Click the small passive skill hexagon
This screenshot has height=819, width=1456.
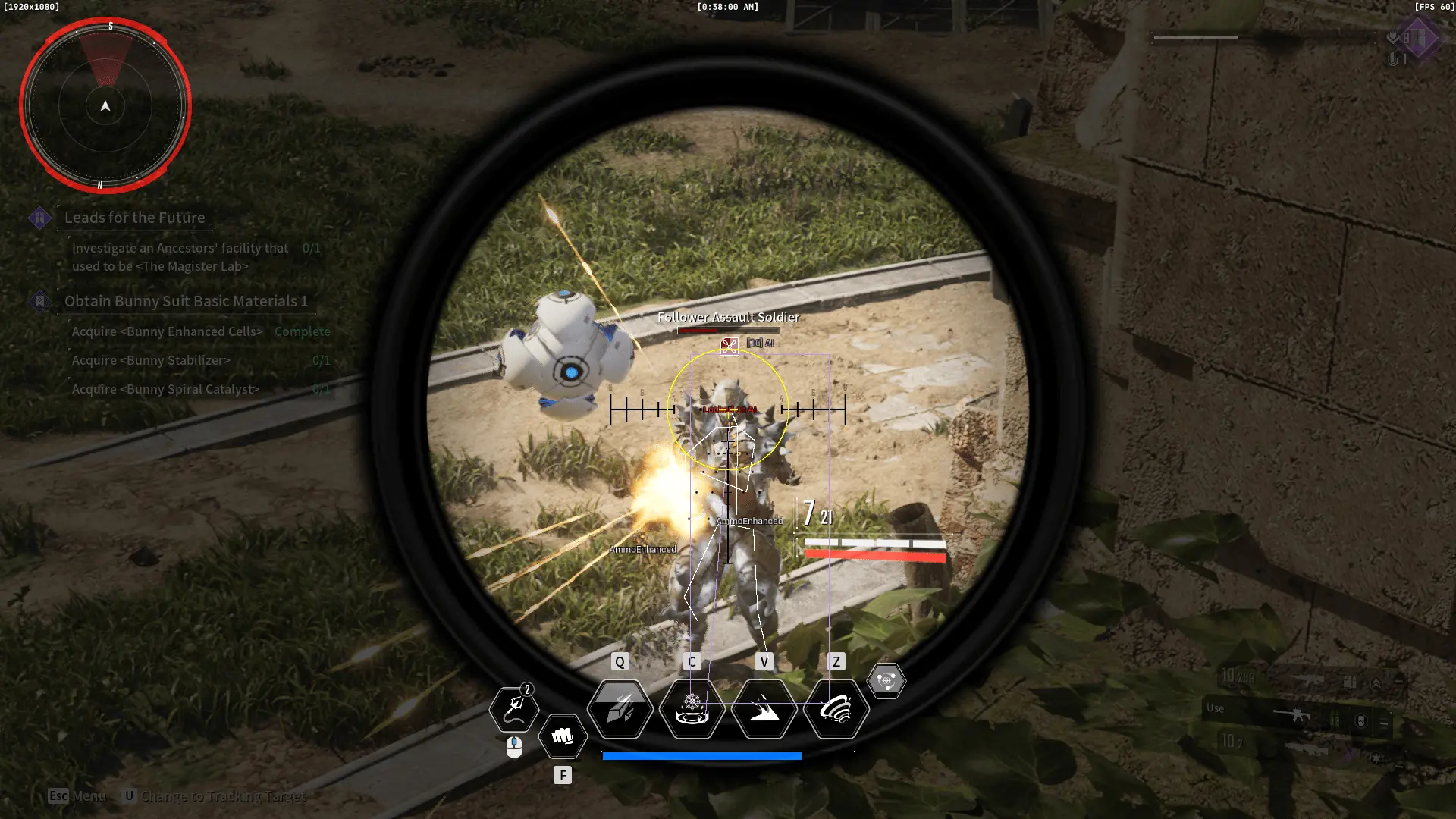tap(886, 680)
